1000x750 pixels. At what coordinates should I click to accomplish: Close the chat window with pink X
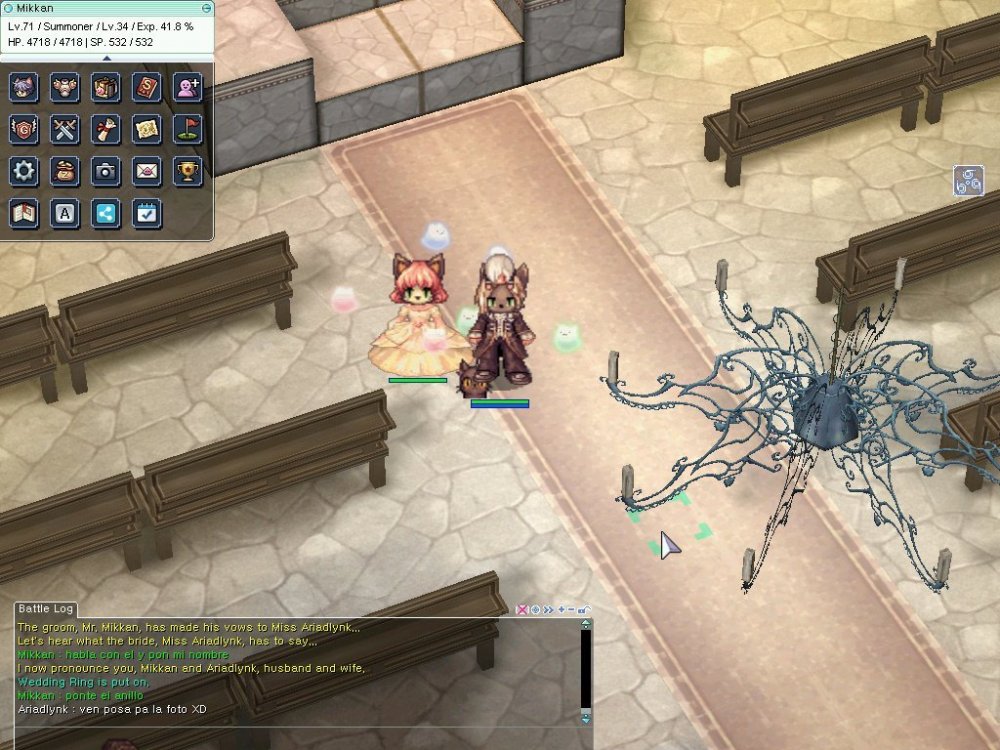(522, 609)
